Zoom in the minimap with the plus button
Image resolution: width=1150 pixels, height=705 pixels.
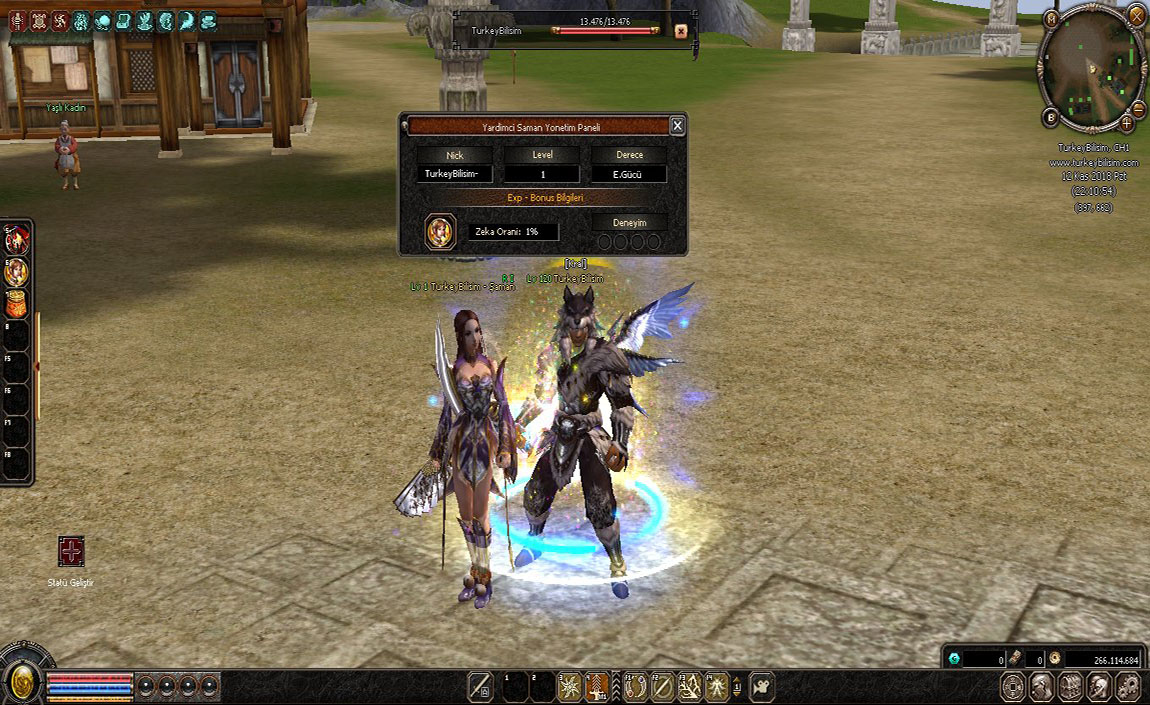click(1127, 123)
